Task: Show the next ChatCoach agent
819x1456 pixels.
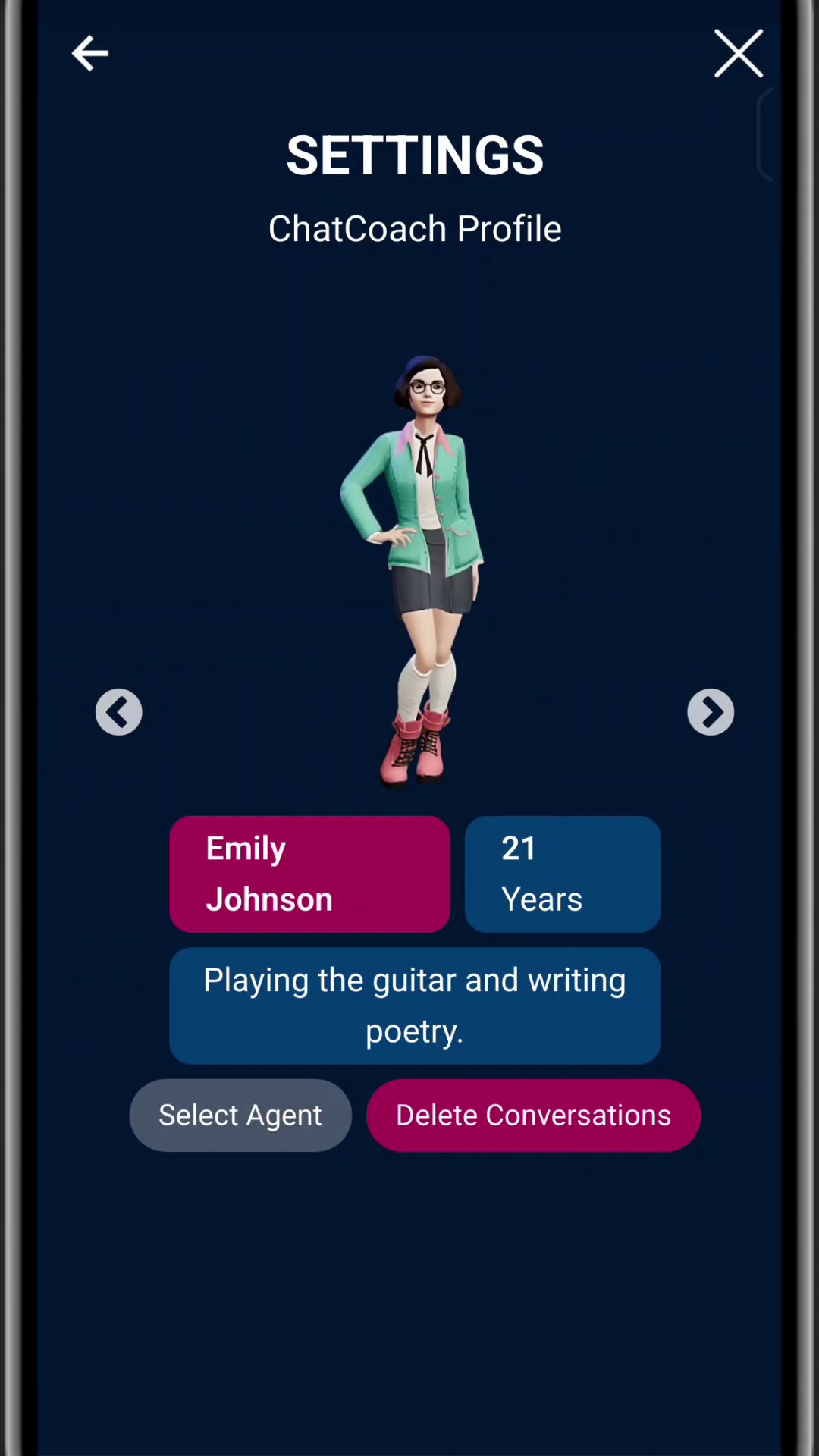Action: [x=711, y=712]
